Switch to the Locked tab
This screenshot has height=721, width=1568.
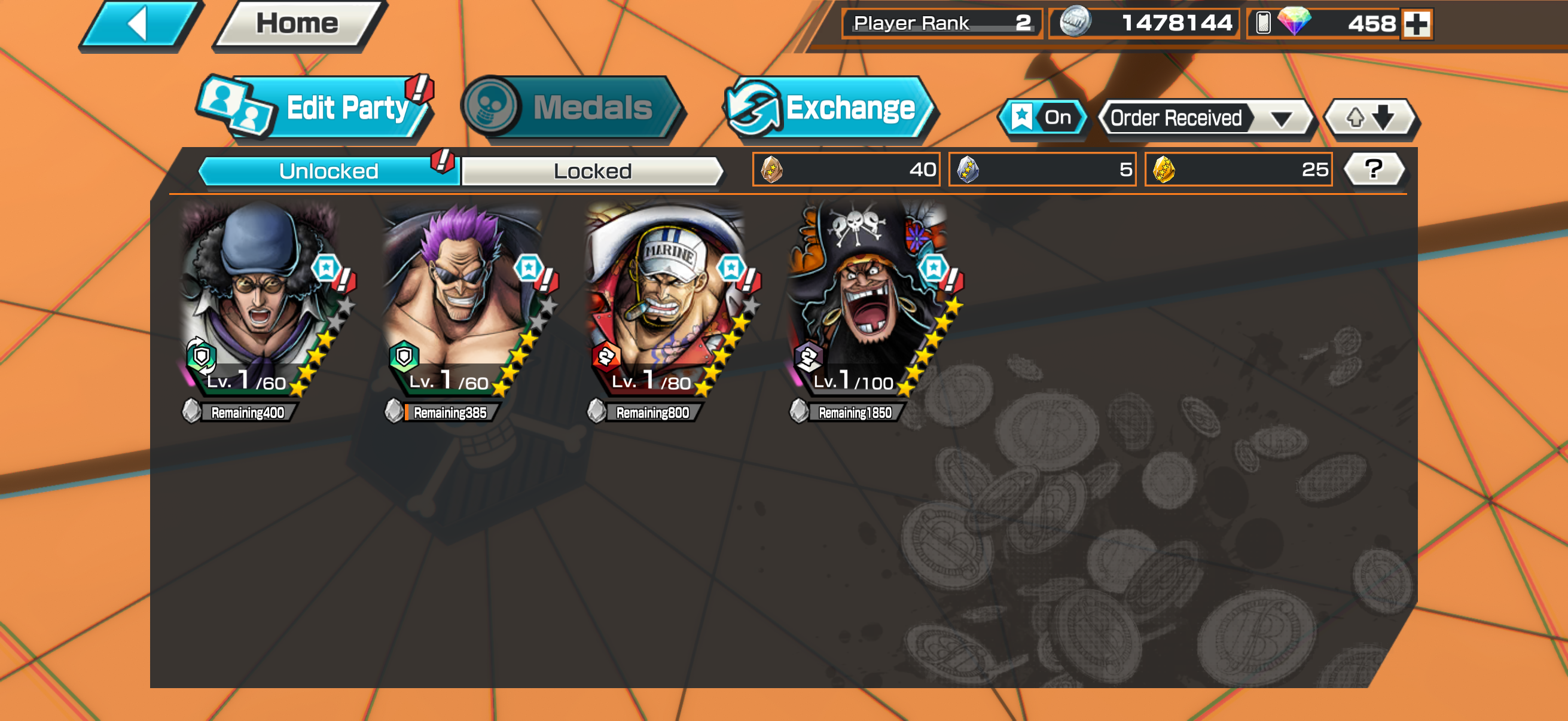[x=592, y=171]
